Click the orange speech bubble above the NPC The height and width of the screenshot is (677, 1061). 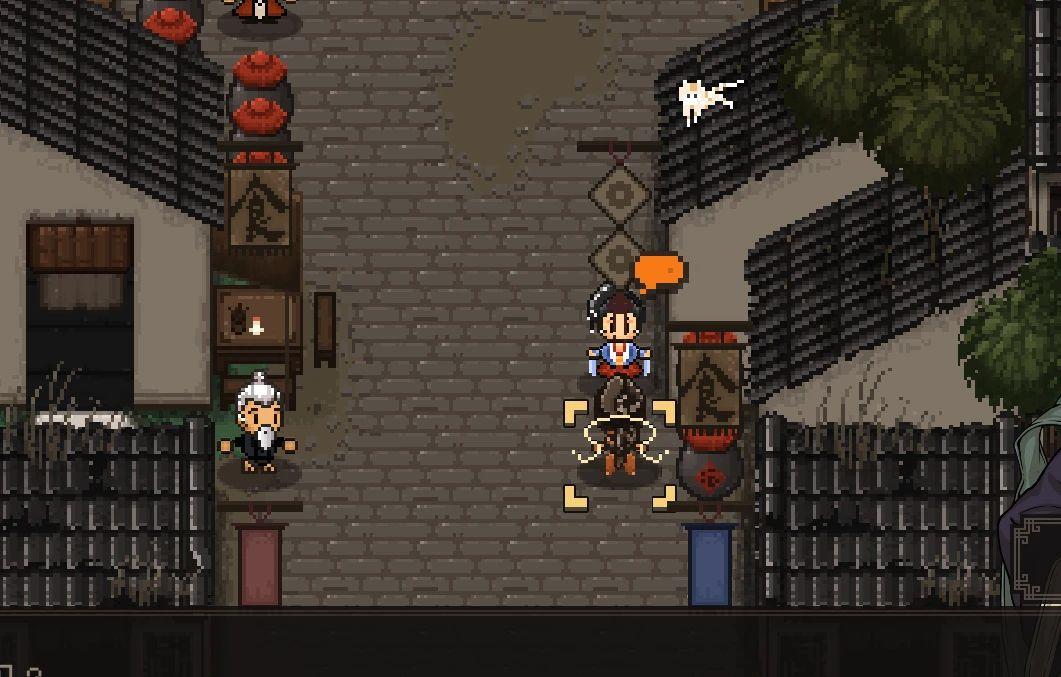pyautogui.click(x=659, y=271)
